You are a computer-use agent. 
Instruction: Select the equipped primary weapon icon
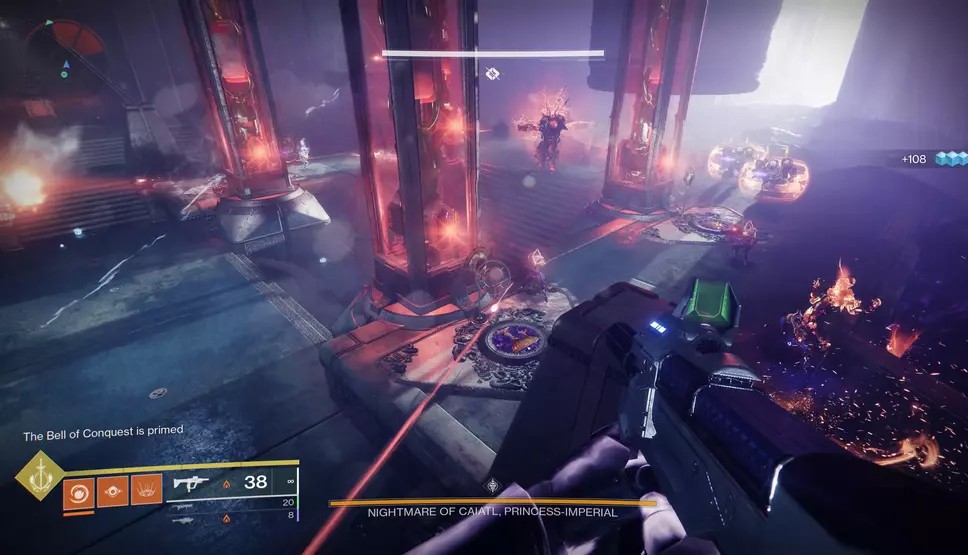coord(193,483)
